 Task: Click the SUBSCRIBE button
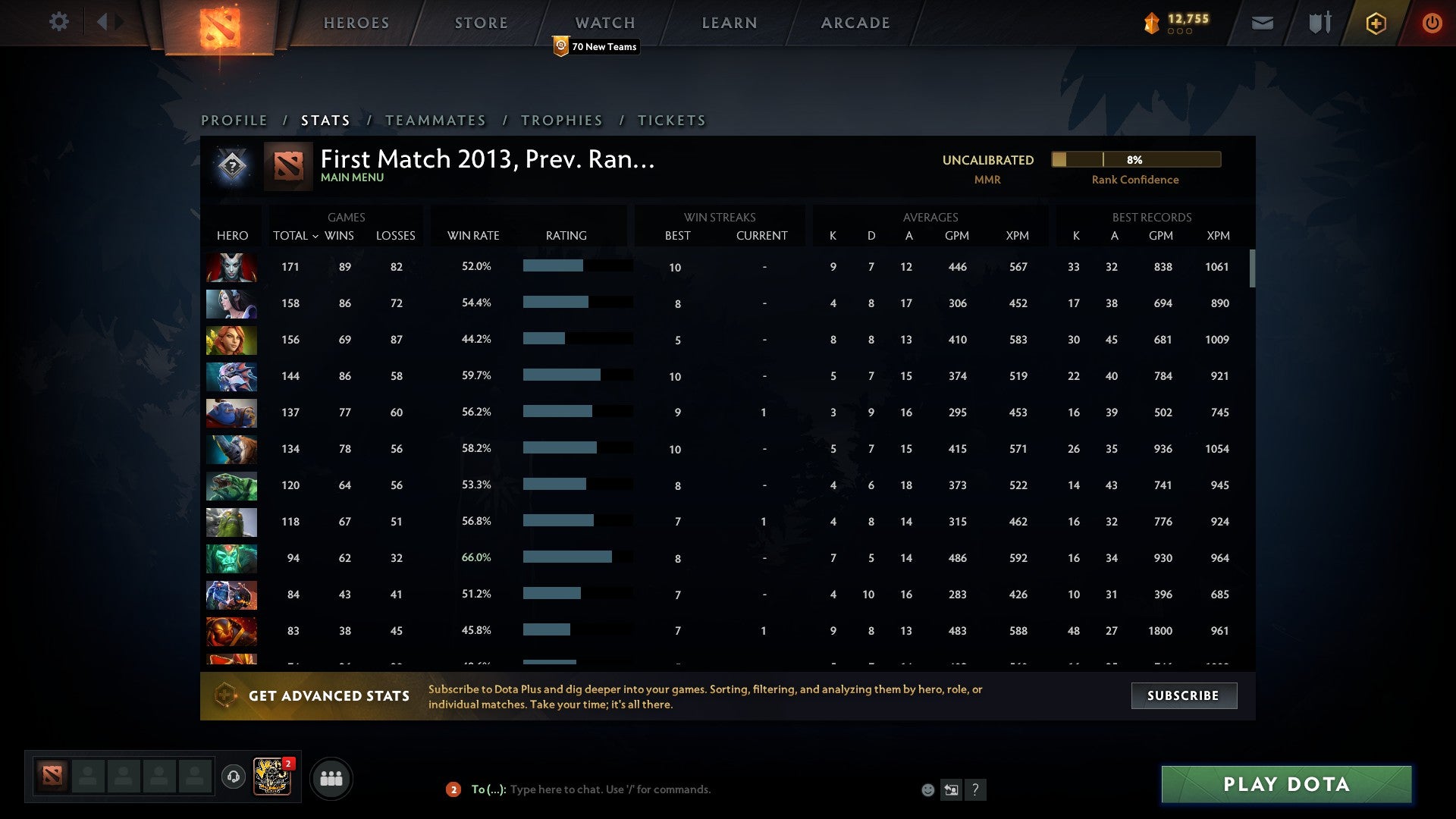pyautogui.click(x=1183, y=695)
